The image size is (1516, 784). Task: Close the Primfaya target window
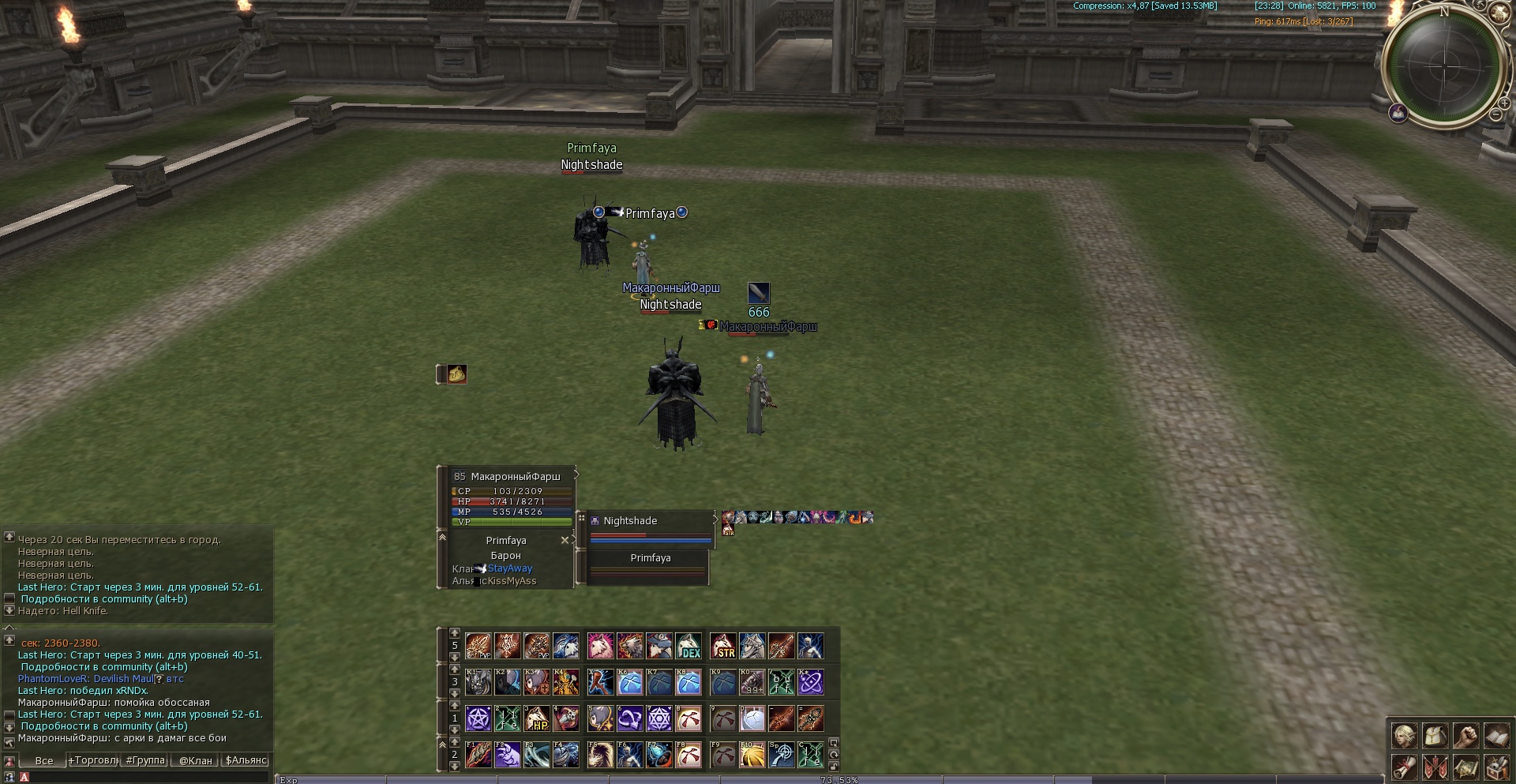pyautogui.click(x=565, y=540)
